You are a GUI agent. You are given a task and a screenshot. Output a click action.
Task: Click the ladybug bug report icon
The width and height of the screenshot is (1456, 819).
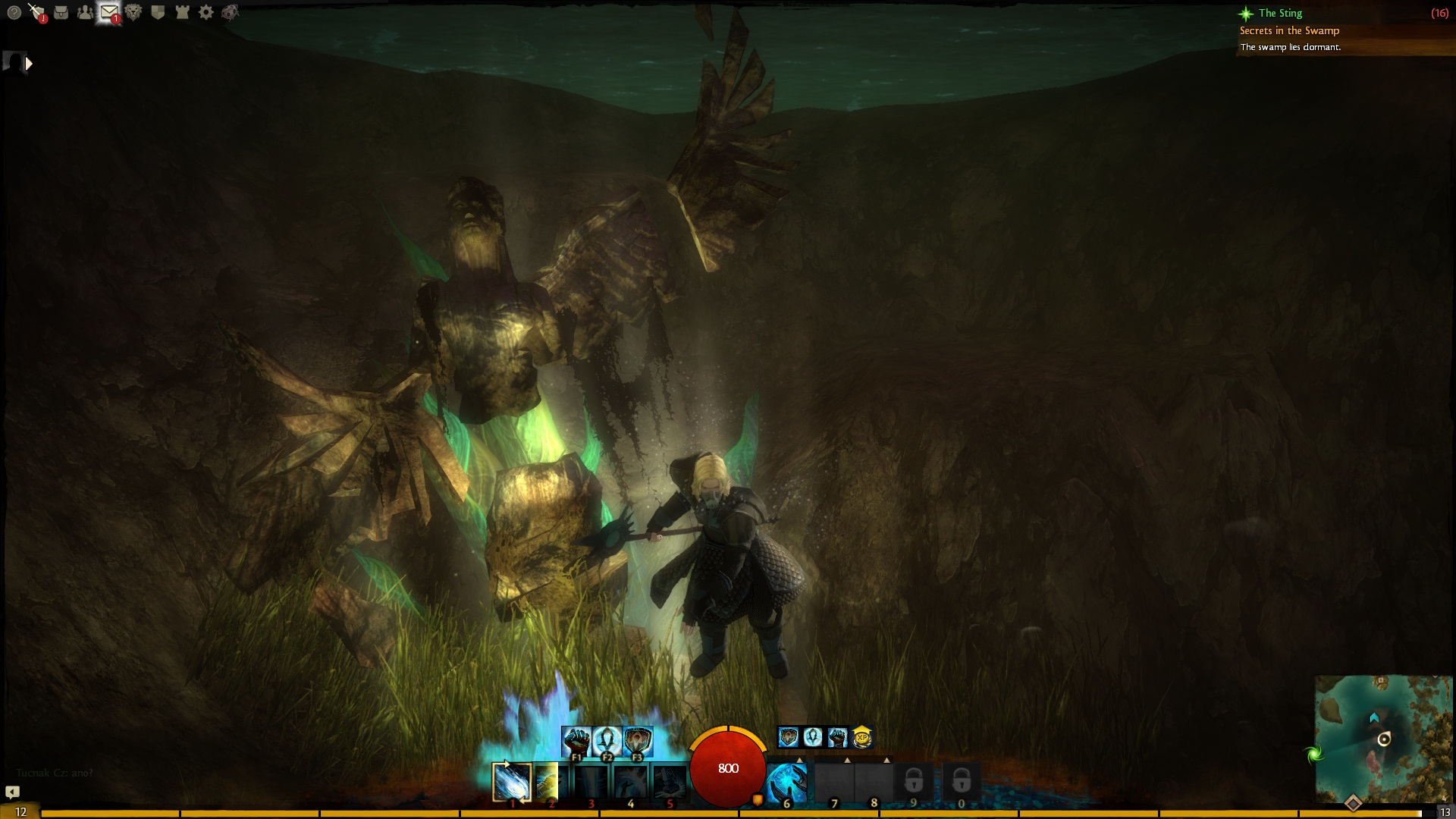tap(231, 12)
